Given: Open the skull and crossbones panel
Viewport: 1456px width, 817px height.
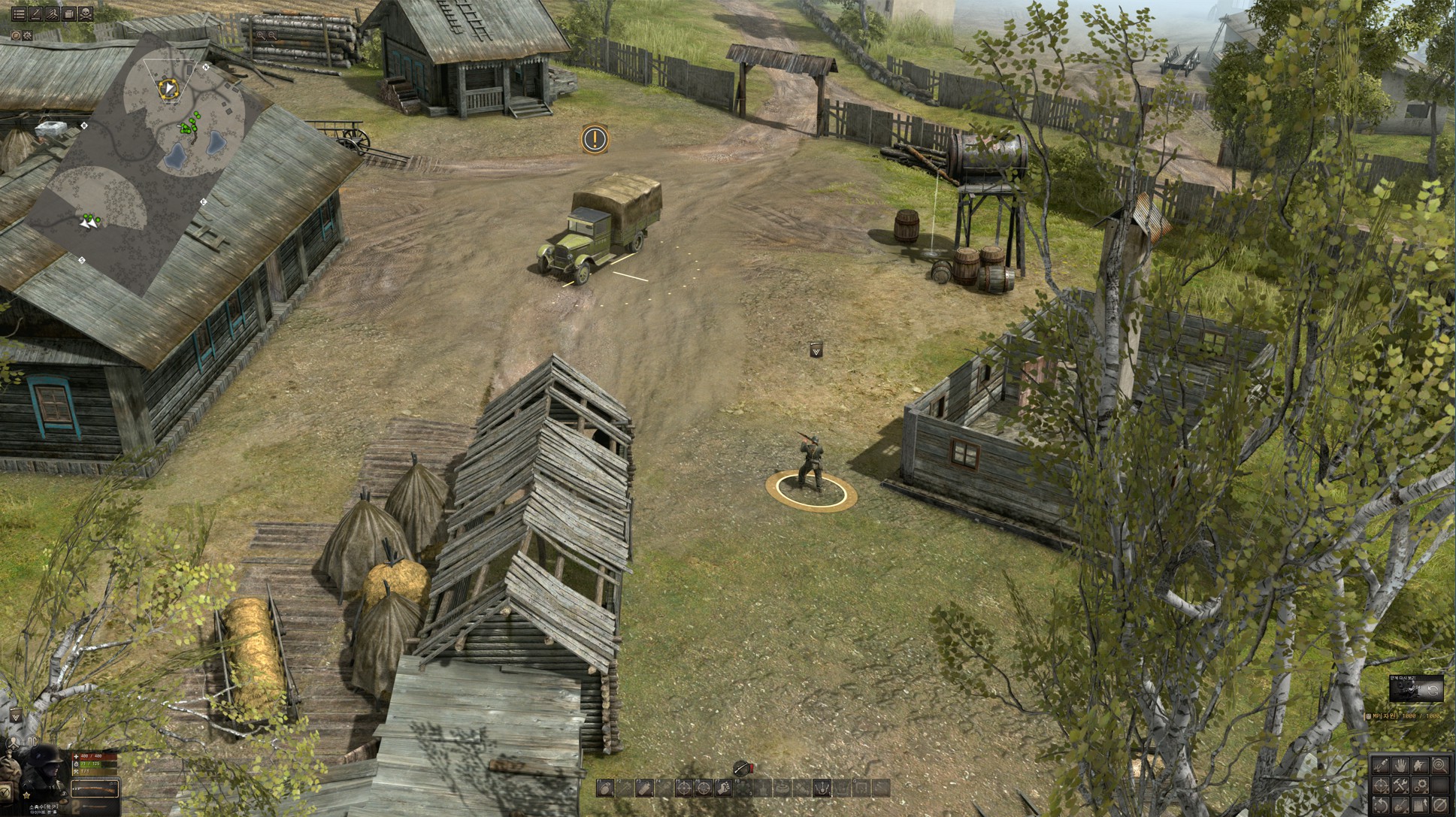Looking at the screenshot, I should [86, 14].
